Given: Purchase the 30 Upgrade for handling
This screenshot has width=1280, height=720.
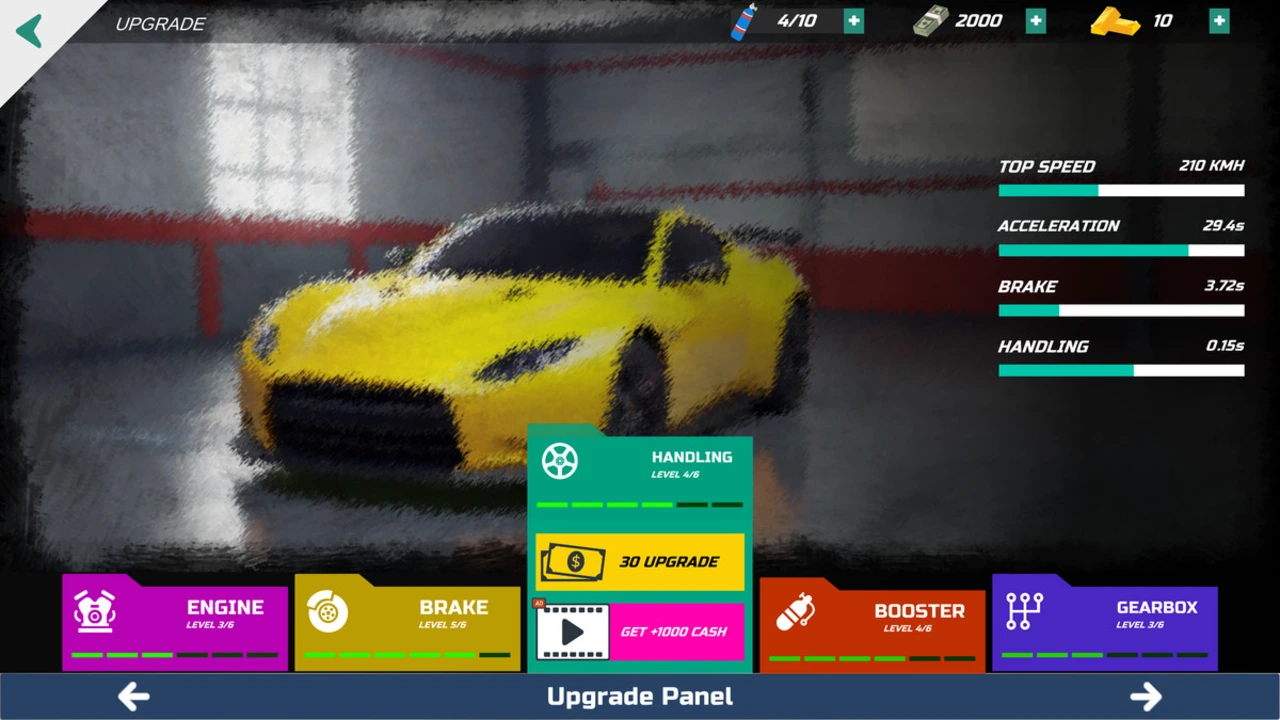Looking at the screenshot, I should coord(640,562).
